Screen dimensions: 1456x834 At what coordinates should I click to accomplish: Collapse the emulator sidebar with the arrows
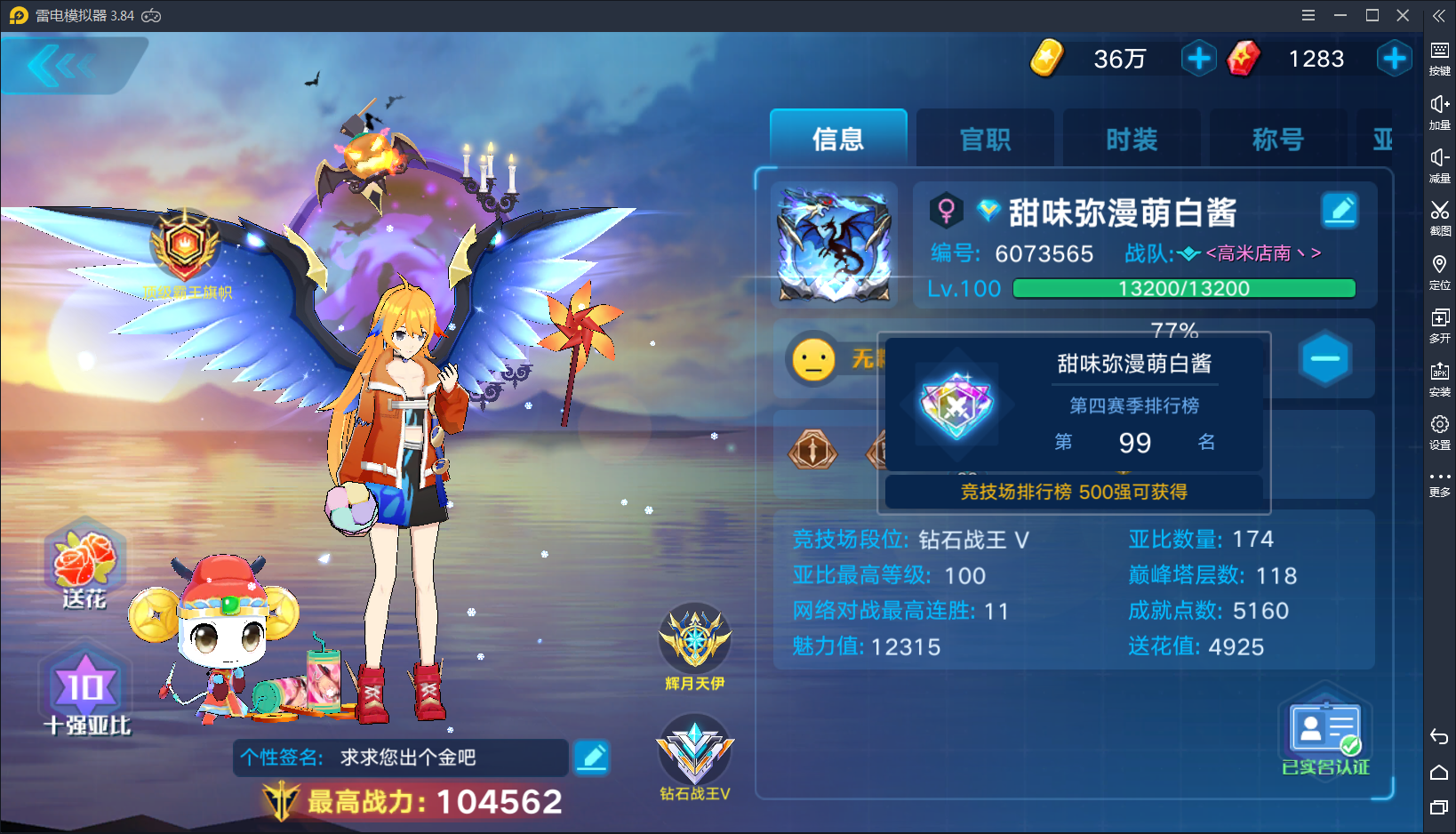click(x=1436, y=14)
